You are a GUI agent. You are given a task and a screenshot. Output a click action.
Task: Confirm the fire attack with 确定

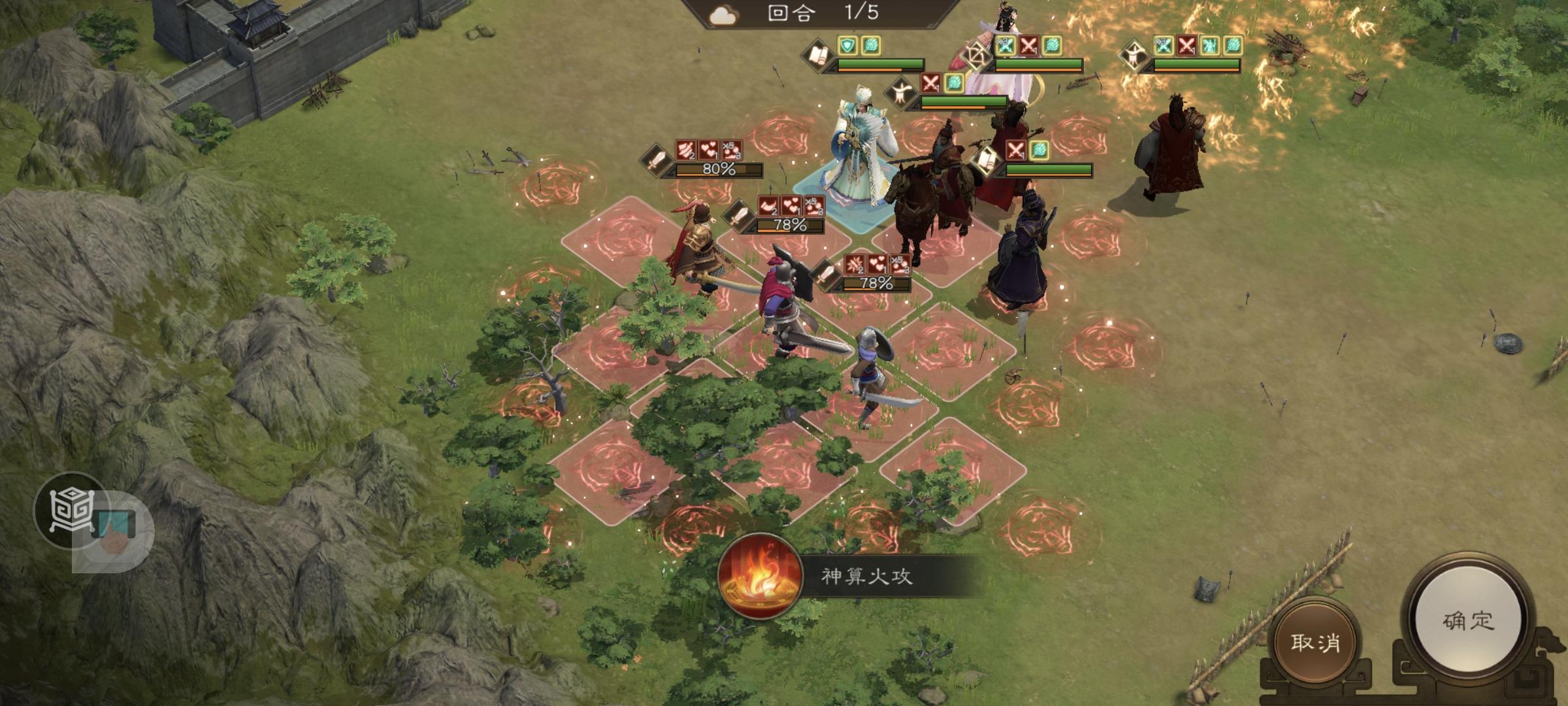1467,620
